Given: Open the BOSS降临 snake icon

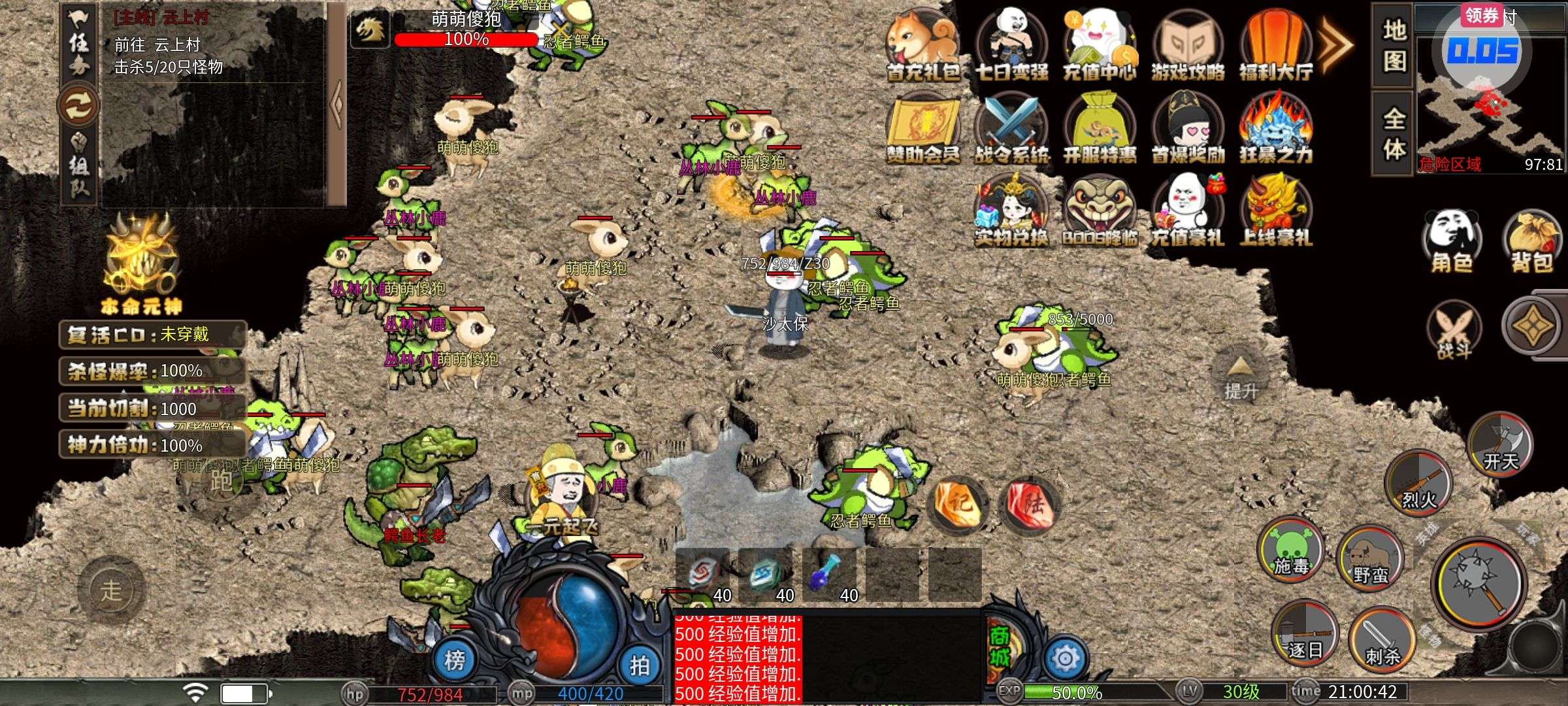Looking at the screenshot, I should tap(1099, 210).
